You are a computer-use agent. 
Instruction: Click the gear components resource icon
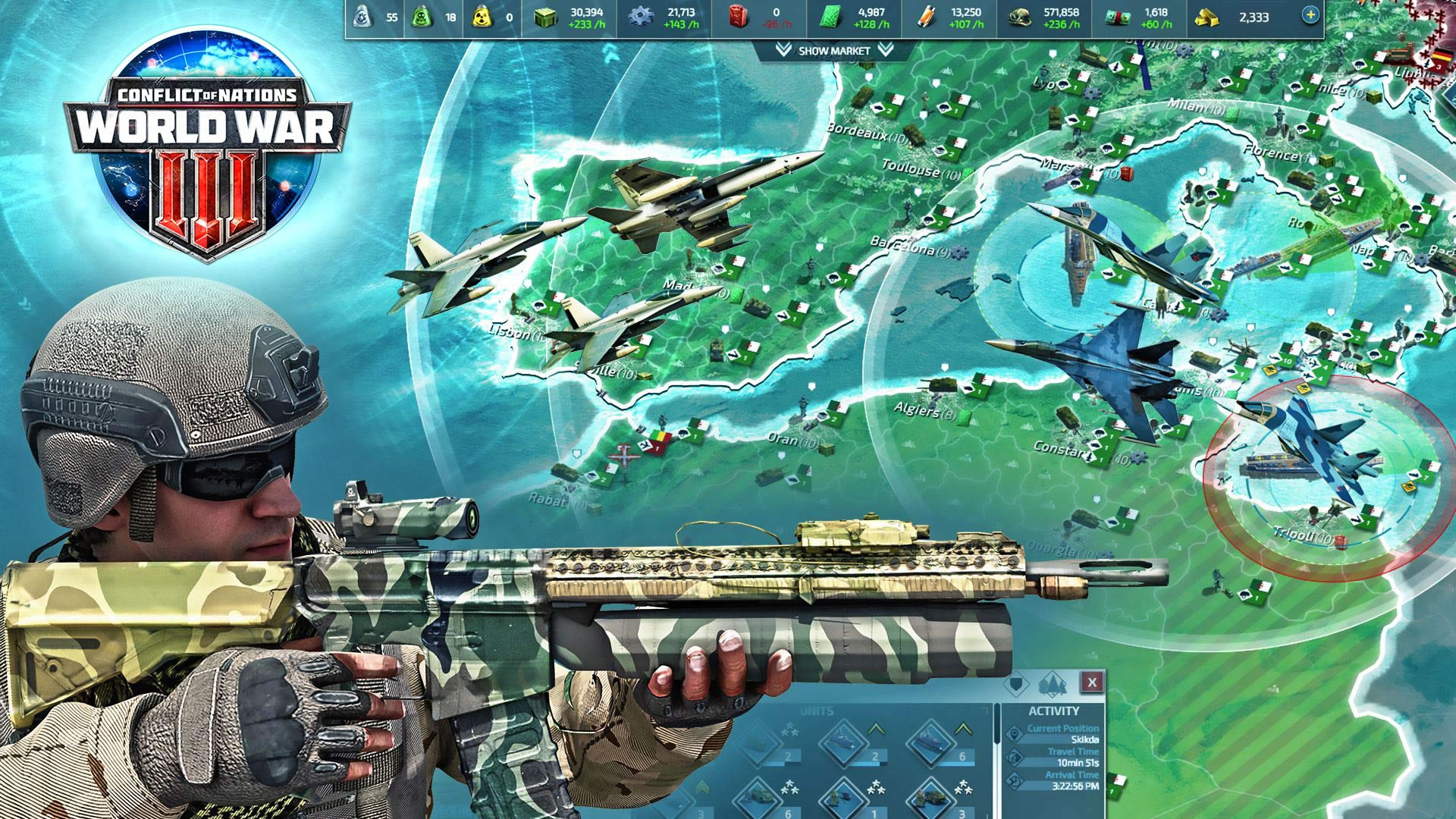pos(642,17)
